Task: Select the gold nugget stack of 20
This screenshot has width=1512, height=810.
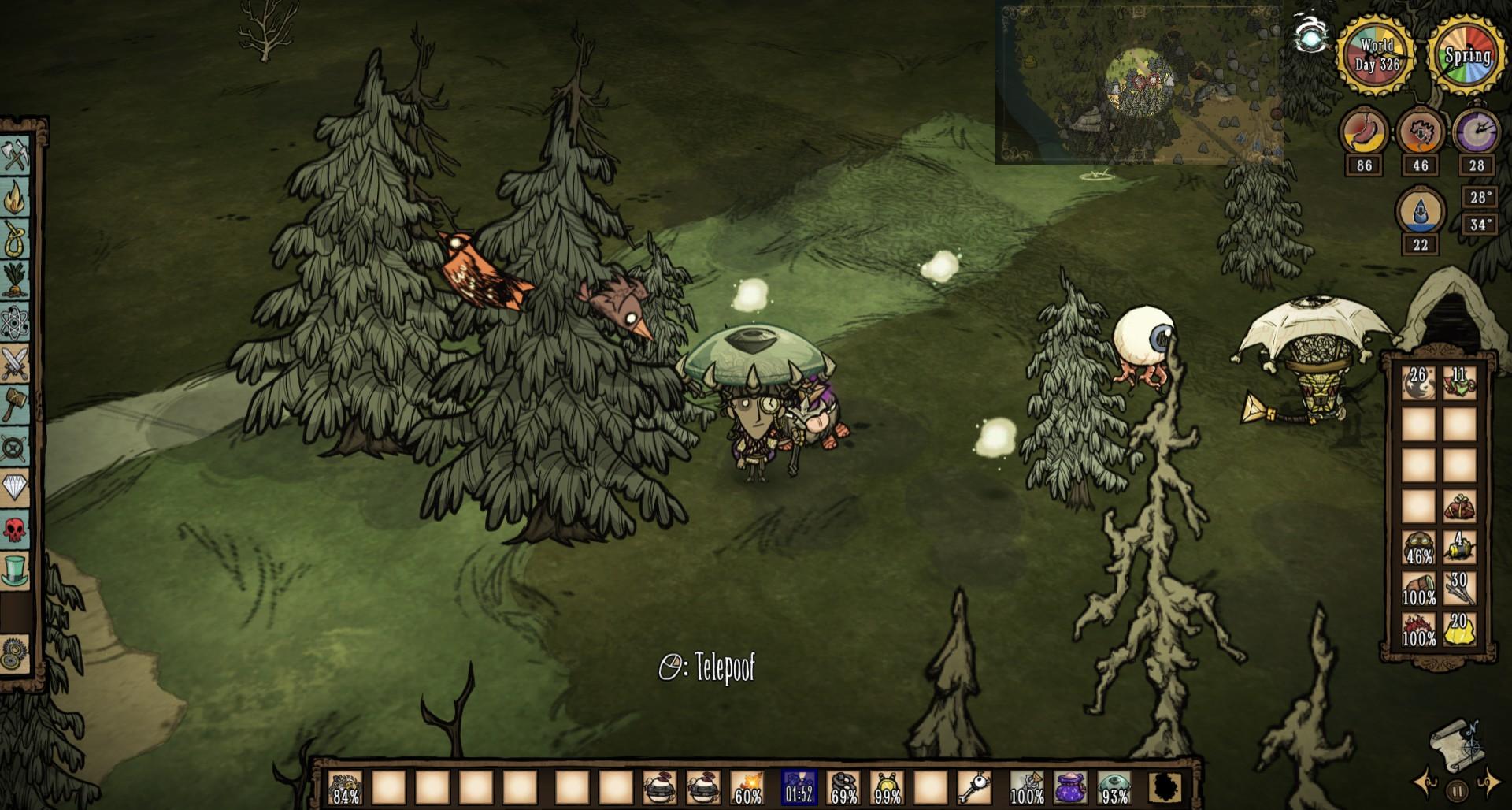Action: 1459,630
